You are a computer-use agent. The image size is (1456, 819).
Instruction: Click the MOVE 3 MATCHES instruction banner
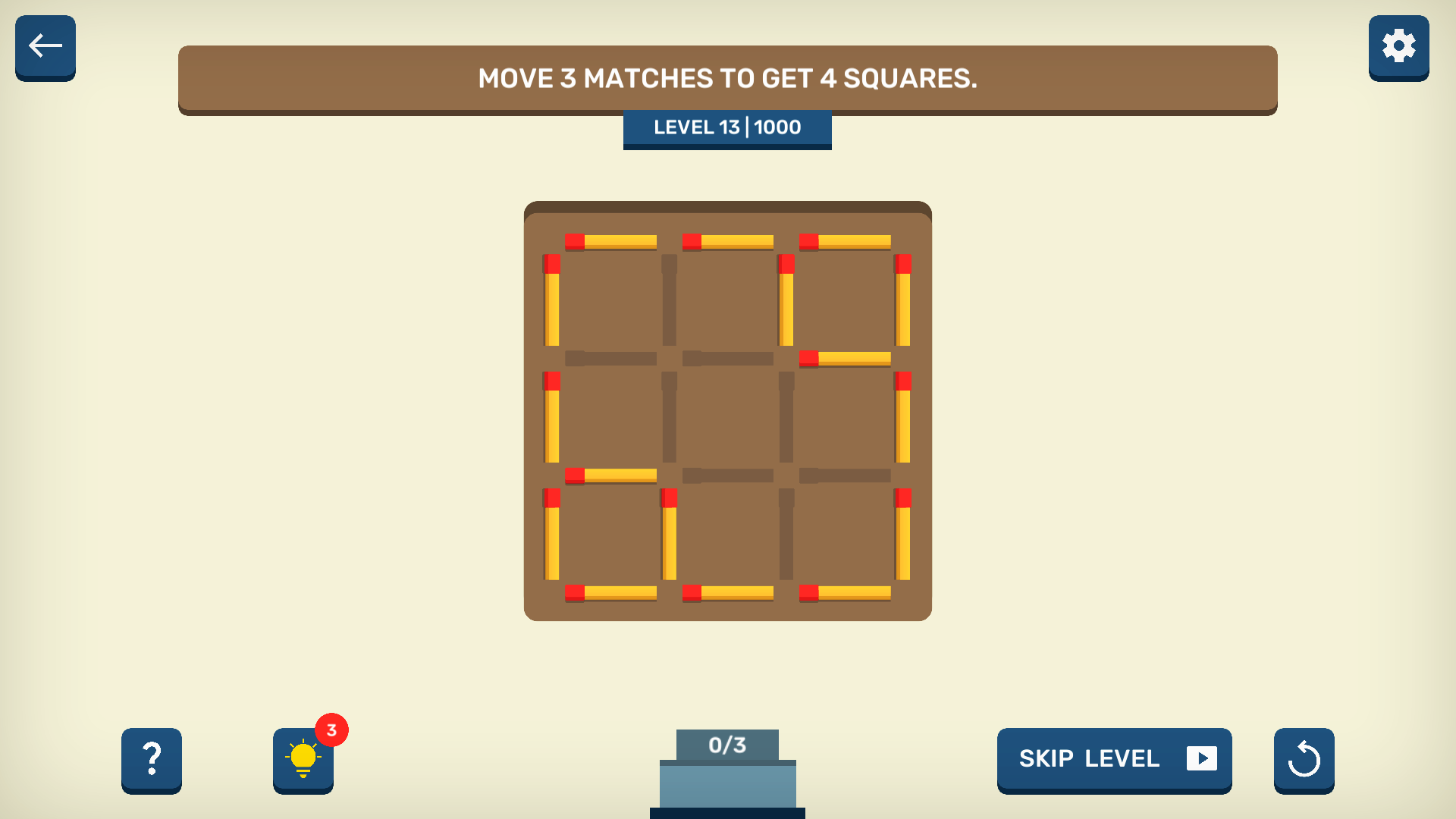[x=726, y=78]
